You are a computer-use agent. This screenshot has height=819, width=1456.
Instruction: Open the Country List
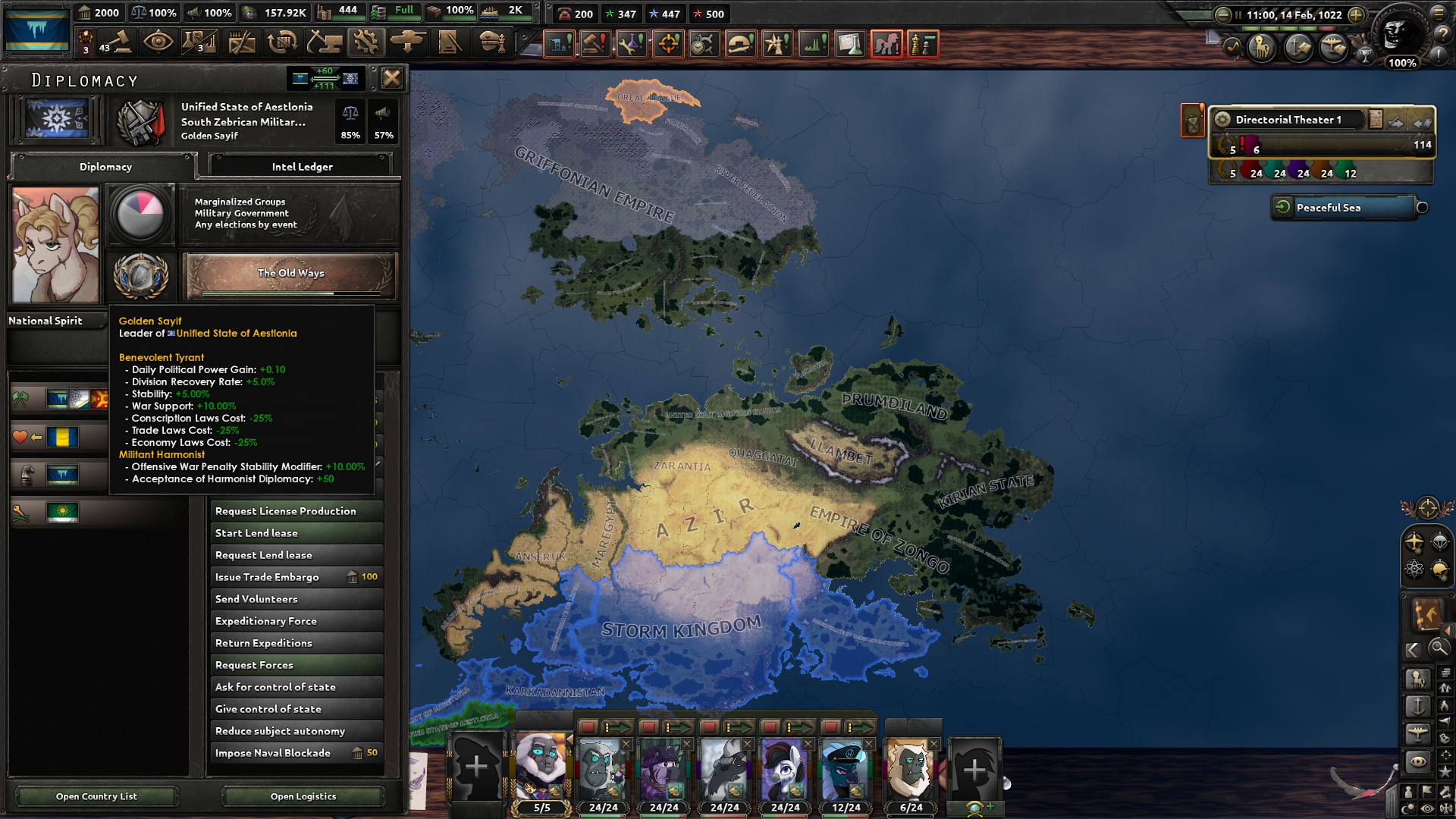pyautogui.click(x=96, y=796)
